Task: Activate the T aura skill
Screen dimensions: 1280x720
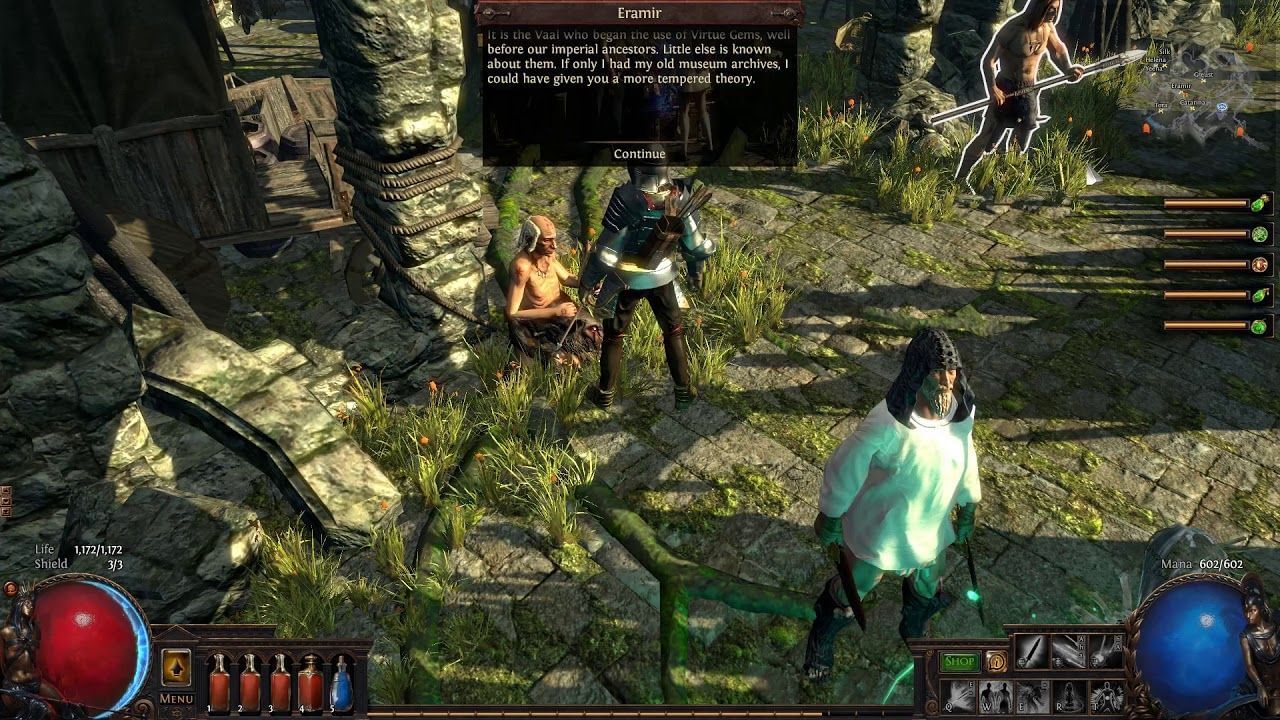Action: click(x=1106, y=695)
